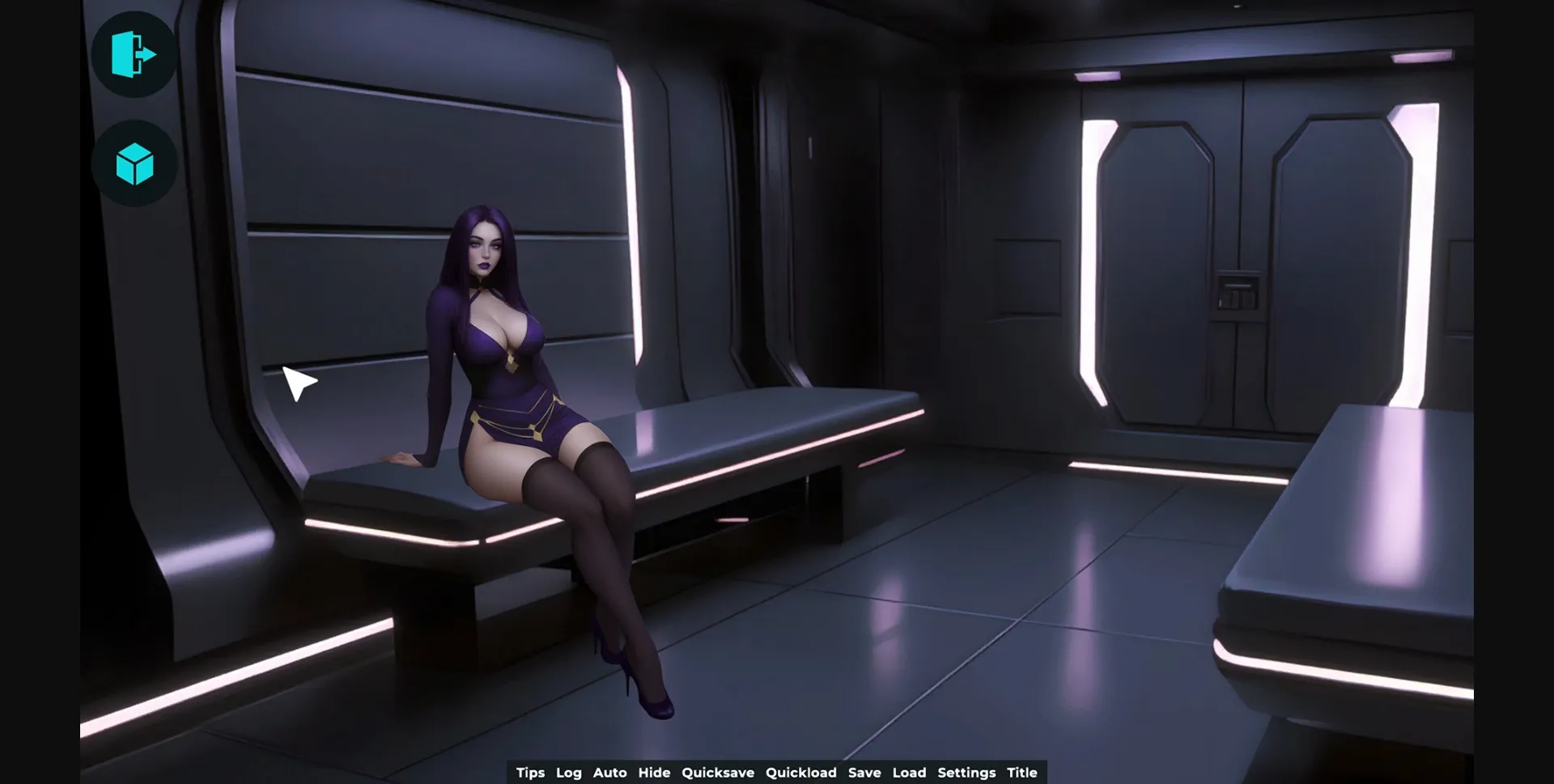
Task: Open the Settings menu
Action: 966,773
